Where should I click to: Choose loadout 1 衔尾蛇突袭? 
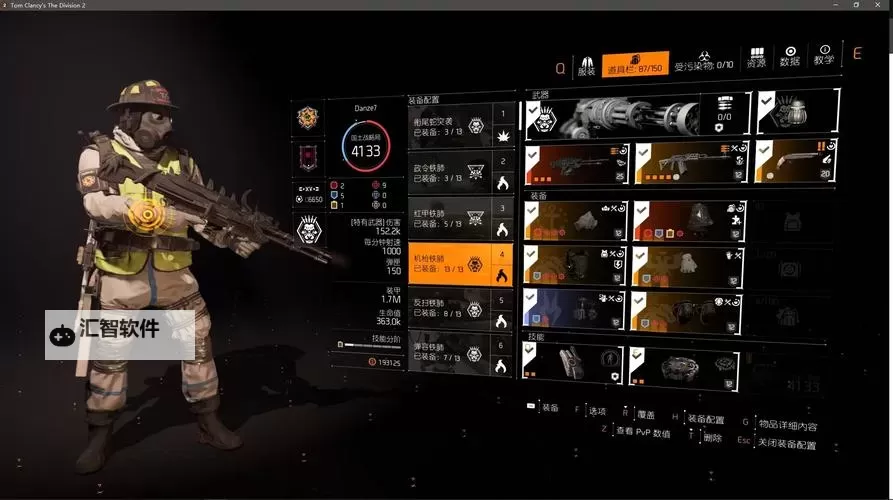coord(462,124)
